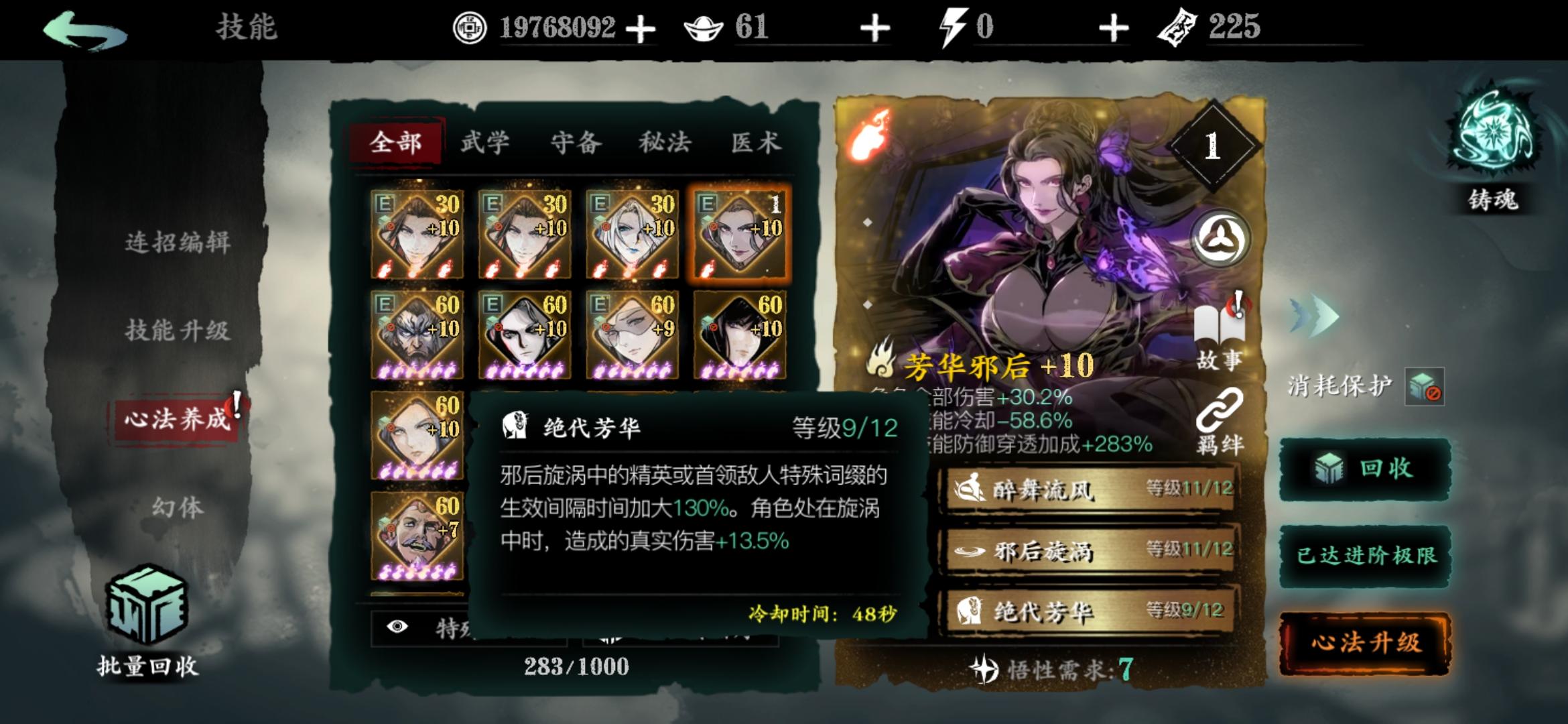Image resolution: width=1568 pixels, height=724 pixels.
Task: Switch to the 武学 tab
Action: 484,142
